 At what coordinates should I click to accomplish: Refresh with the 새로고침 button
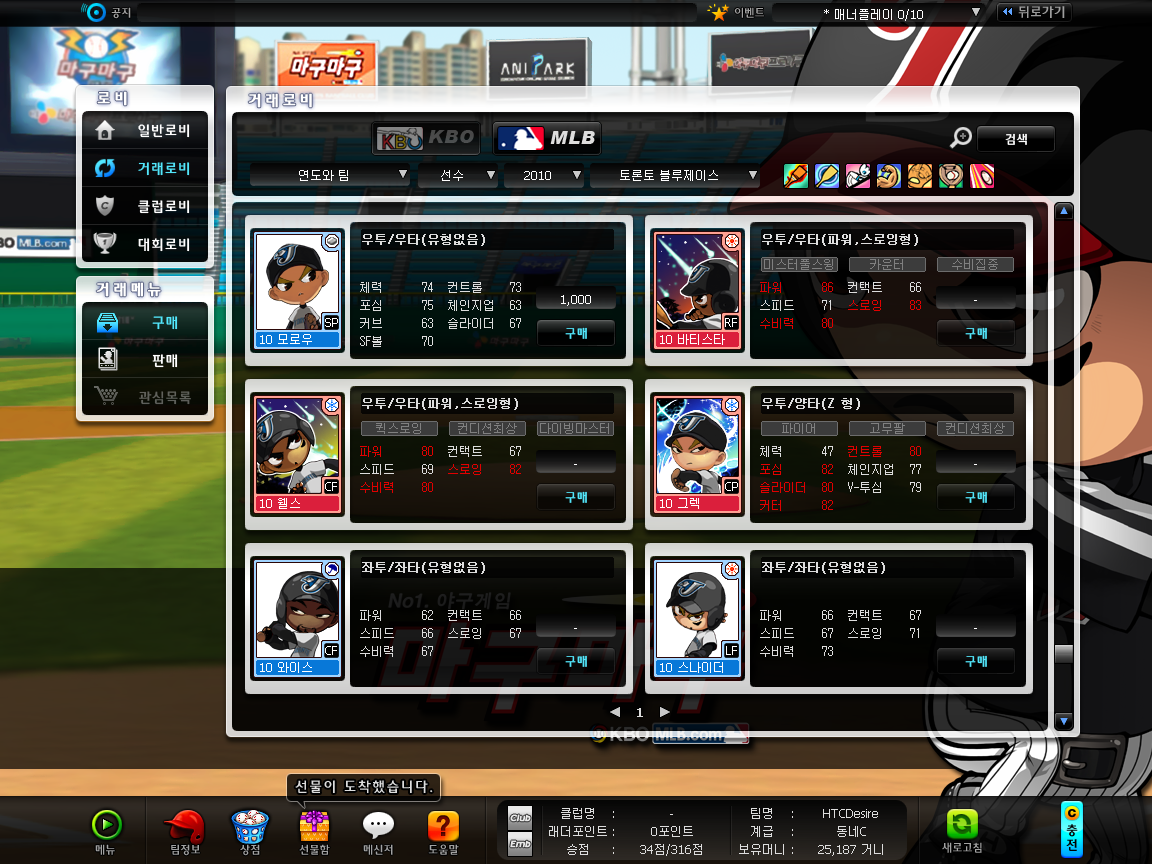961,829
